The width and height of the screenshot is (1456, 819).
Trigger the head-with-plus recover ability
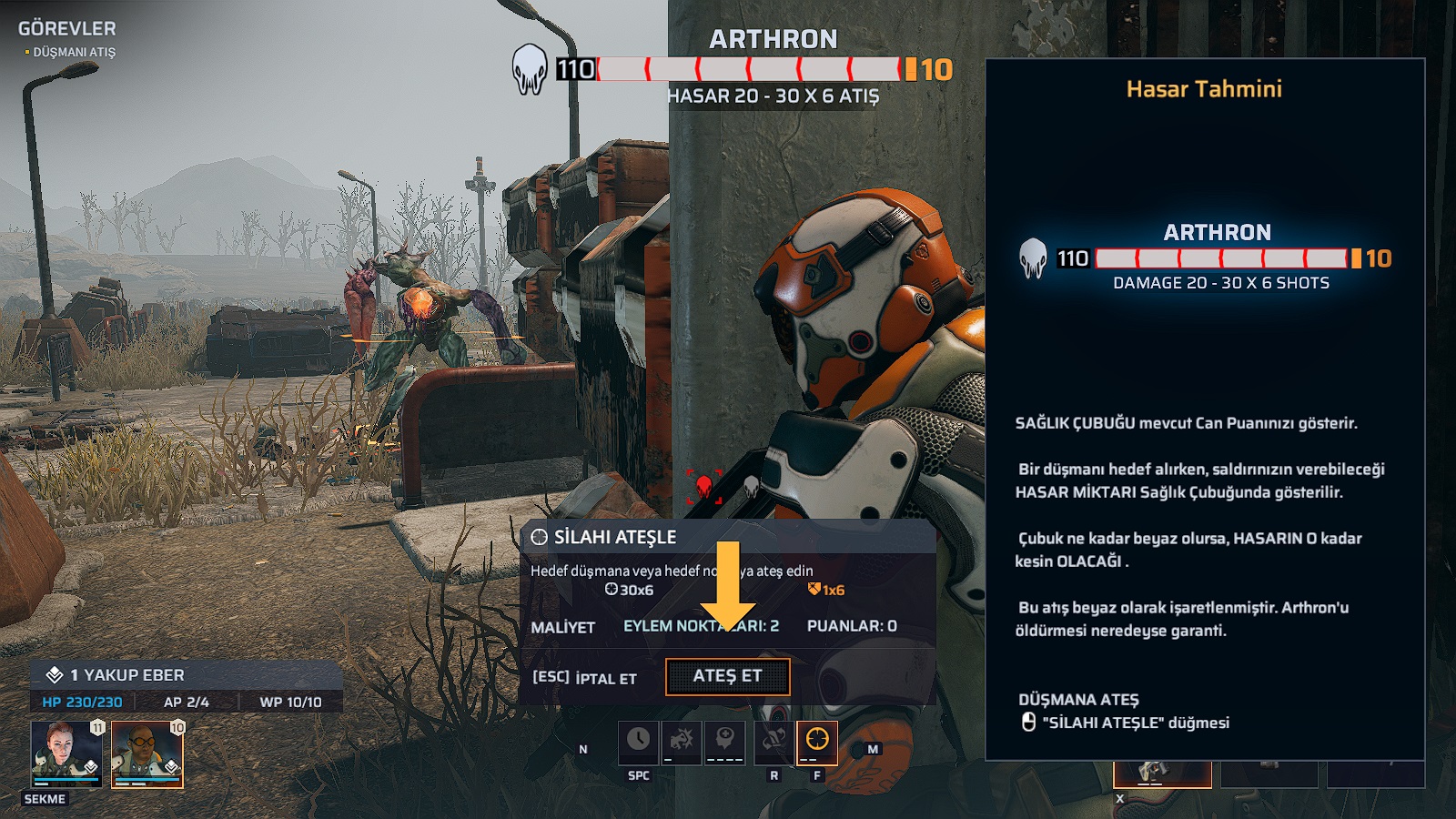click(724, 742)
